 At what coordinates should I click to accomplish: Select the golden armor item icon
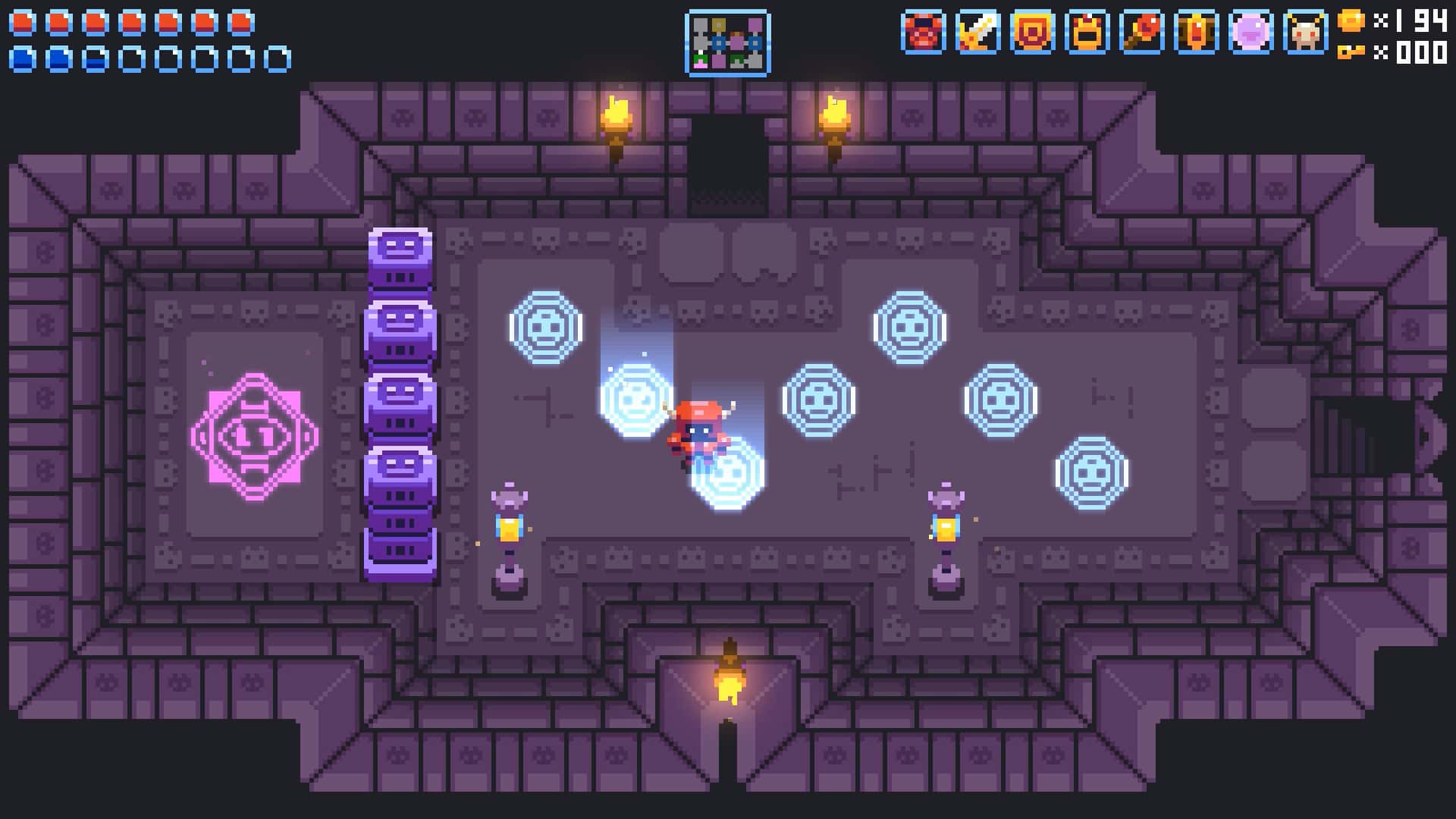click(x=1086, y=34)
